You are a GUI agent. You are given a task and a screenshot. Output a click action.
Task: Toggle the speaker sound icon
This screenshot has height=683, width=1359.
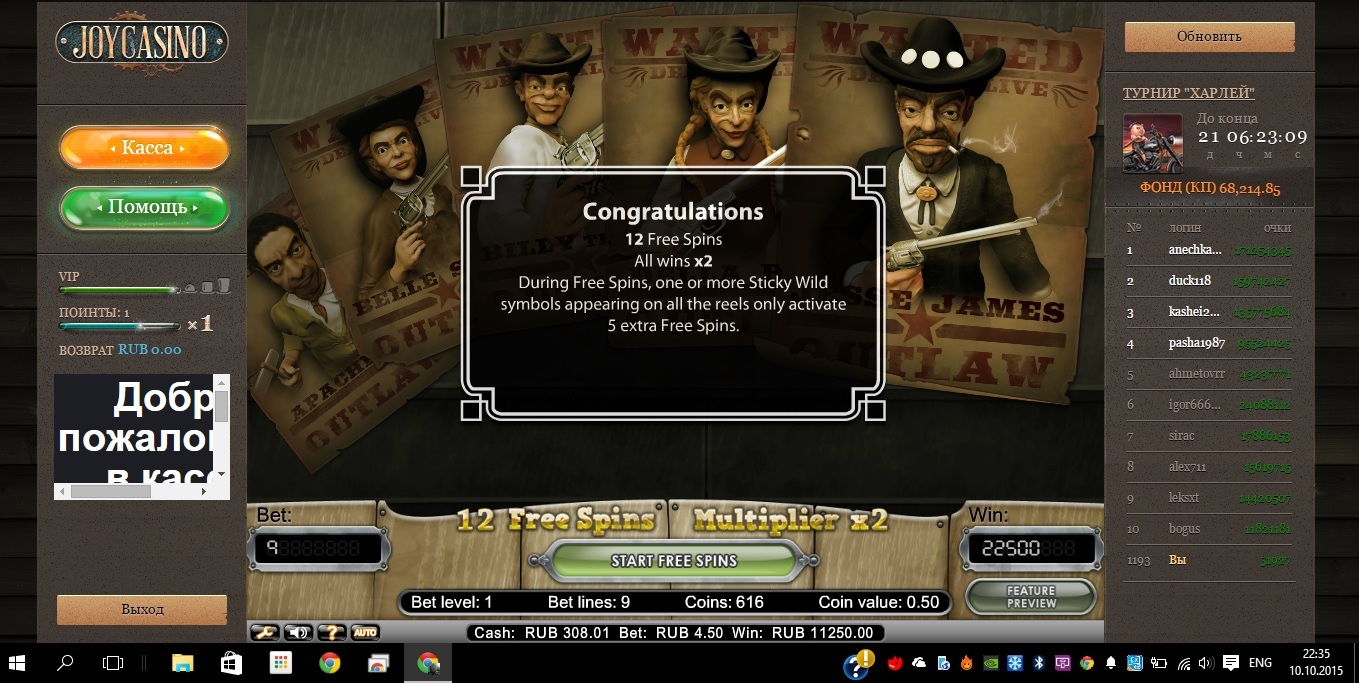(x=298, y=632)
